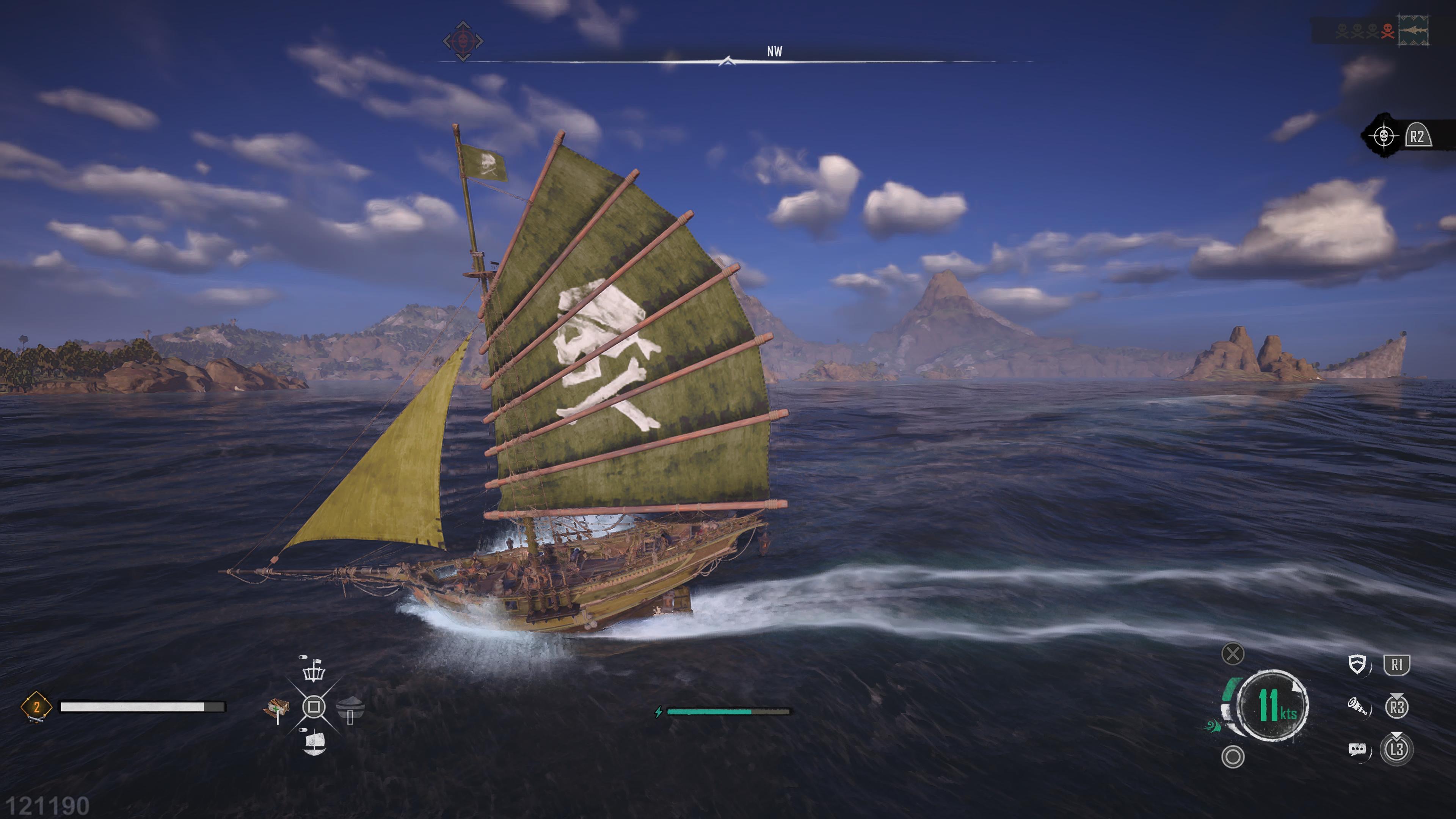The width and height of the screenshot is (1456, 819).
Task: Choose the crow's nest icon on wheel
Action: point(314,671)
